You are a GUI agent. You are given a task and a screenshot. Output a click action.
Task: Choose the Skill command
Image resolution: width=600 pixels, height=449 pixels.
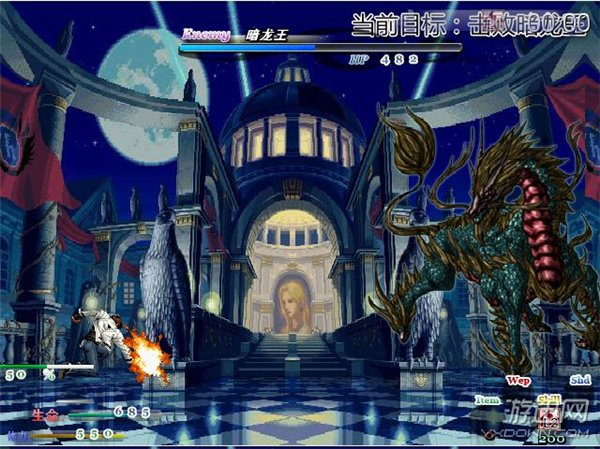[x=548, y=399]
